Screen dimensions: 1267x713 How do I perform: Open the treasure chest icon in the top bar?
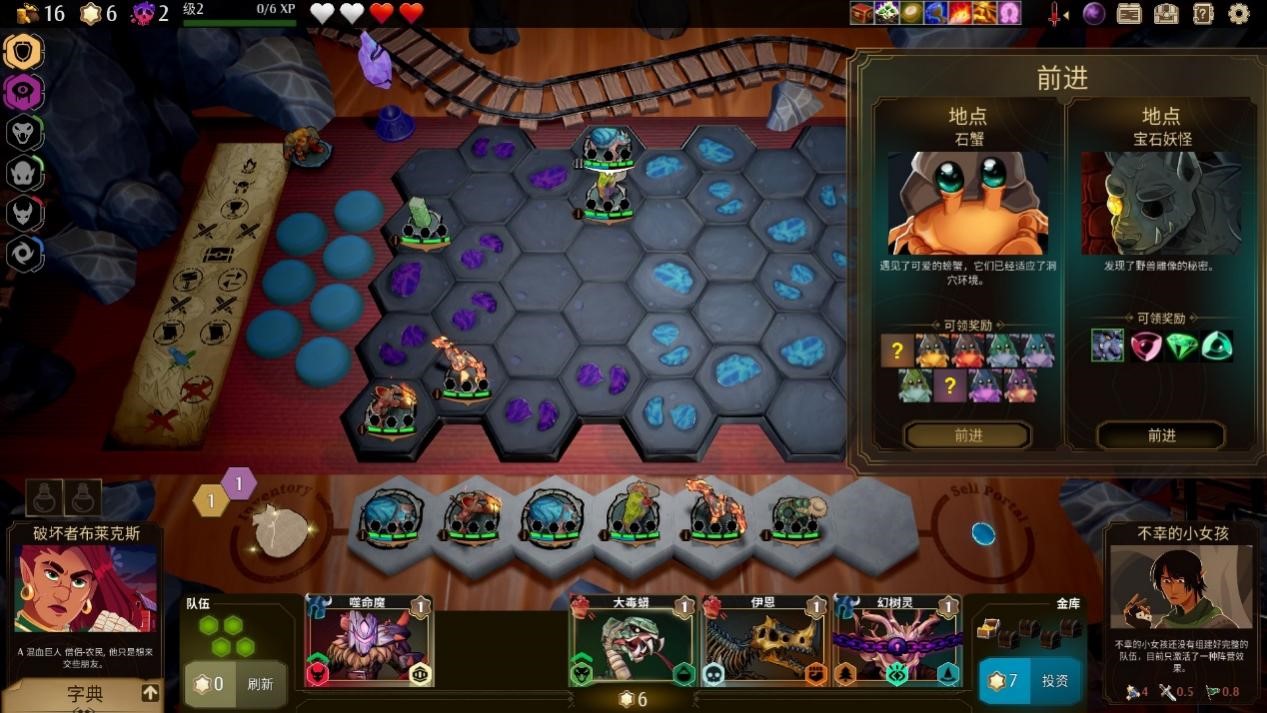(1166, 14)
